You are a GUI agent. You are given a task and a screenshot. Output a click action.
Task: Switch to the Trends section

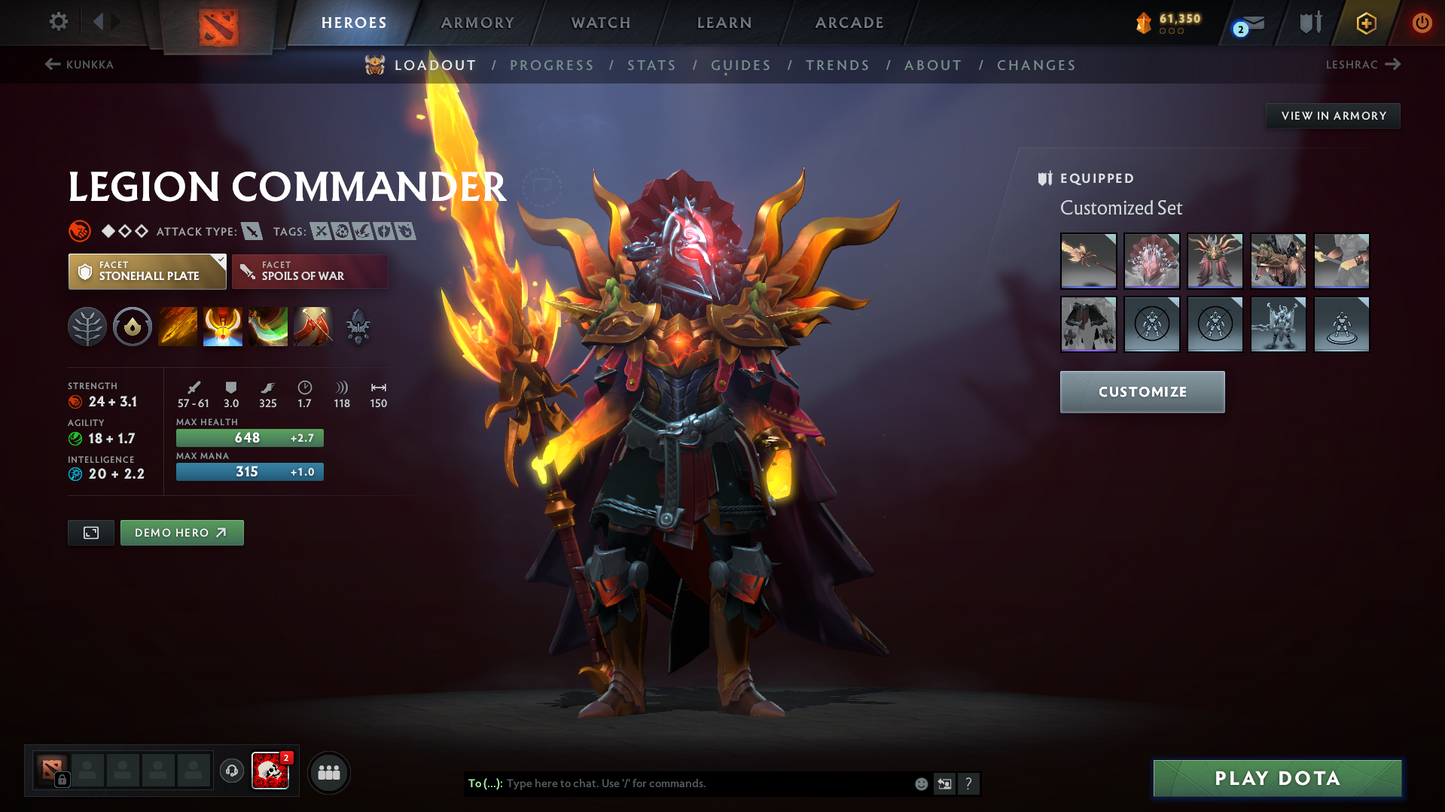click(837, 65)
